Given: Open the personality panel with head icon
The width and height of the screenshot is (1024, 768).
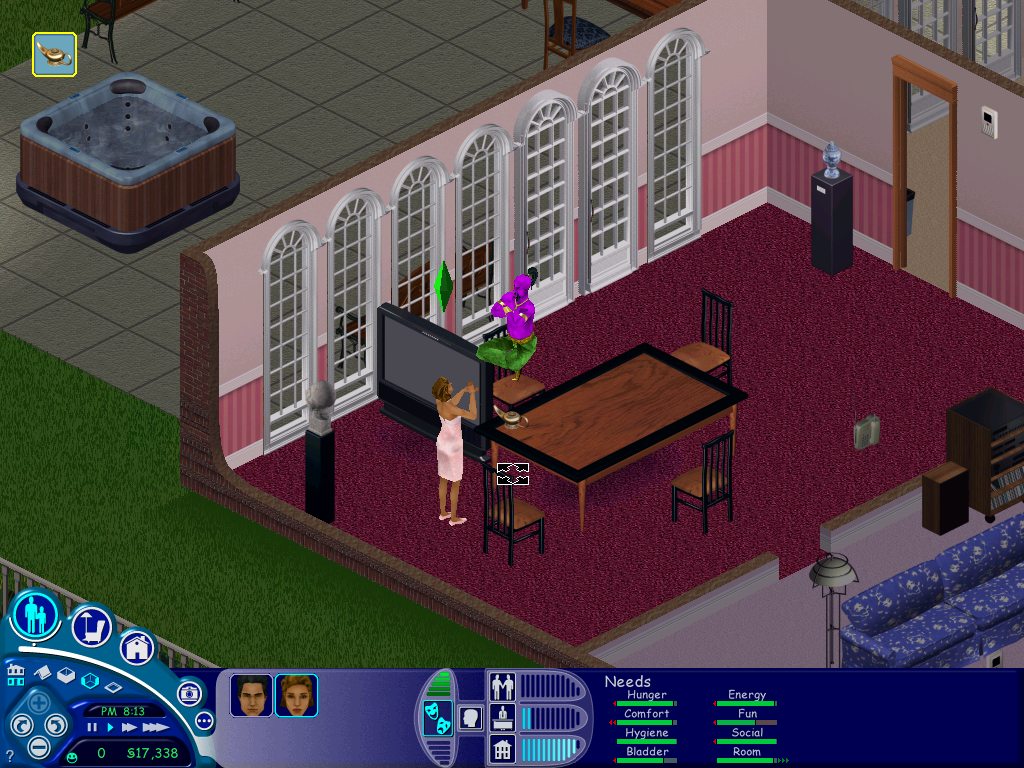Looking at the screenshot, I should tap(469, 717).
